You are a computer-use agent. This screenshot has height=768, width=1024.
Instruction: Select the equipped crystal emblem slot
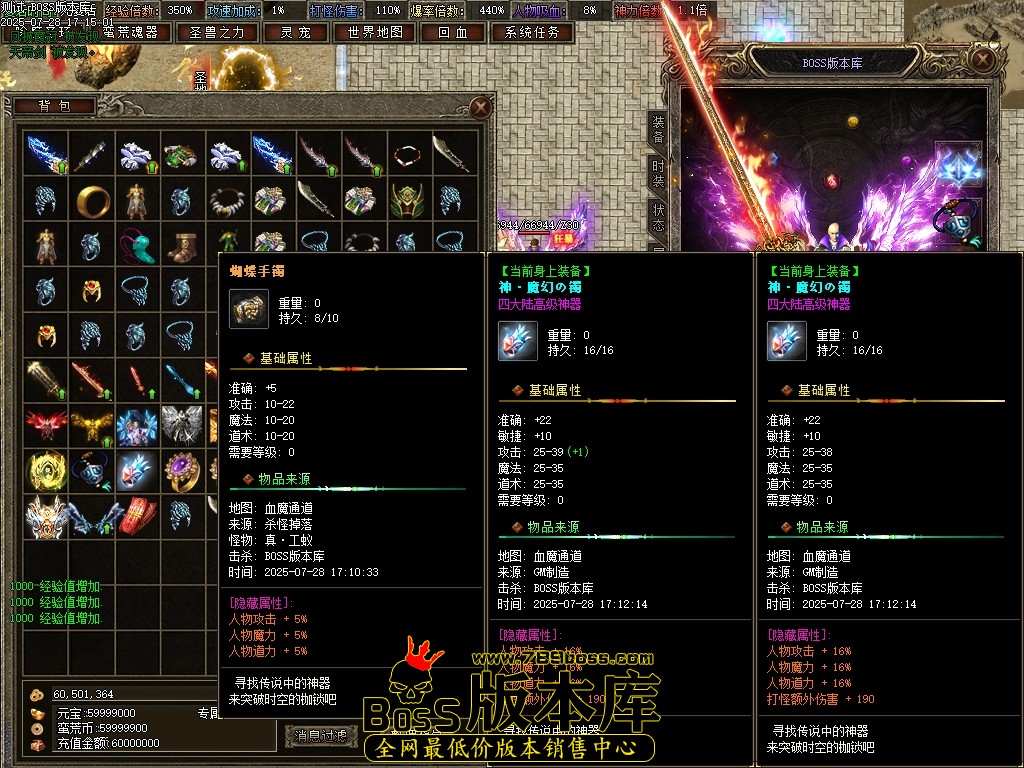point(957,164)
